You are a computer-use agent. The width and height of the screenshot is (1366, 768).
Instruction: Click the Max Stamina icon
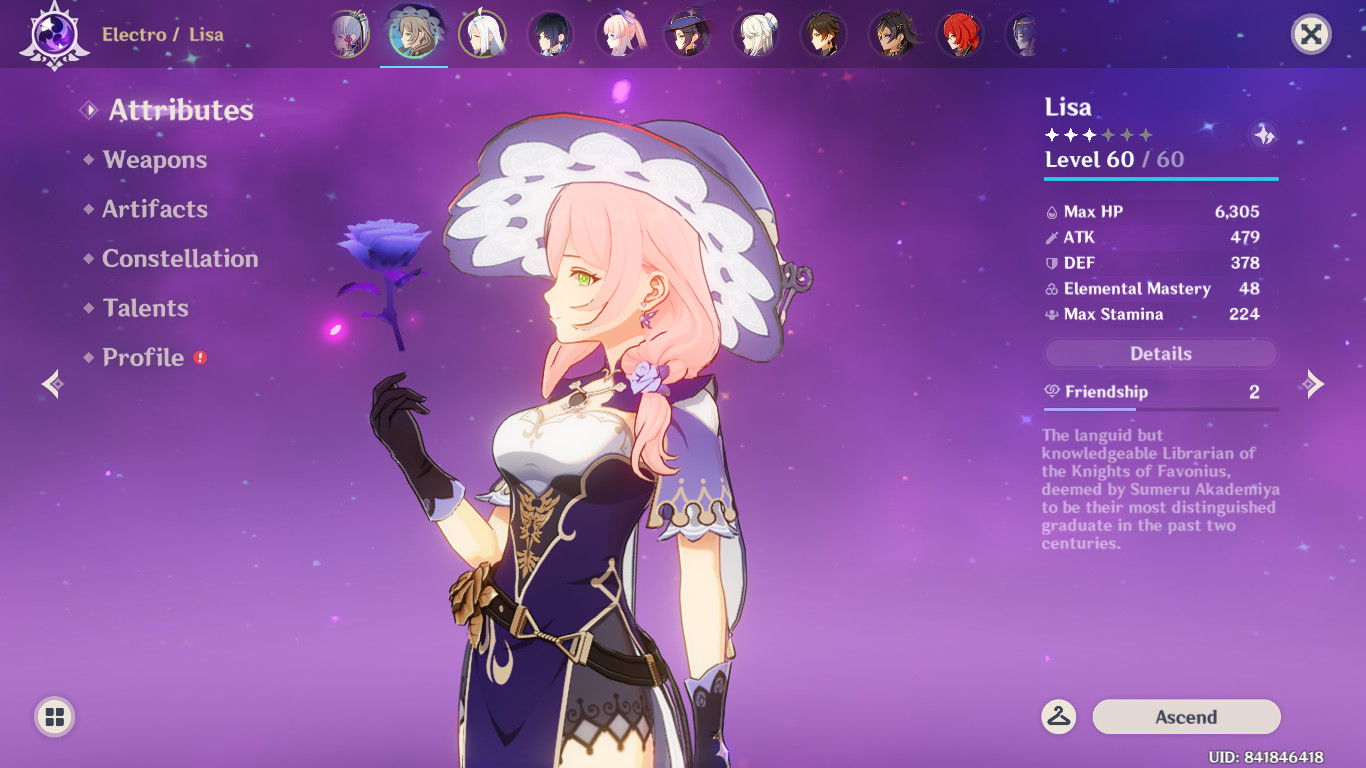(x=1050, y=314)
